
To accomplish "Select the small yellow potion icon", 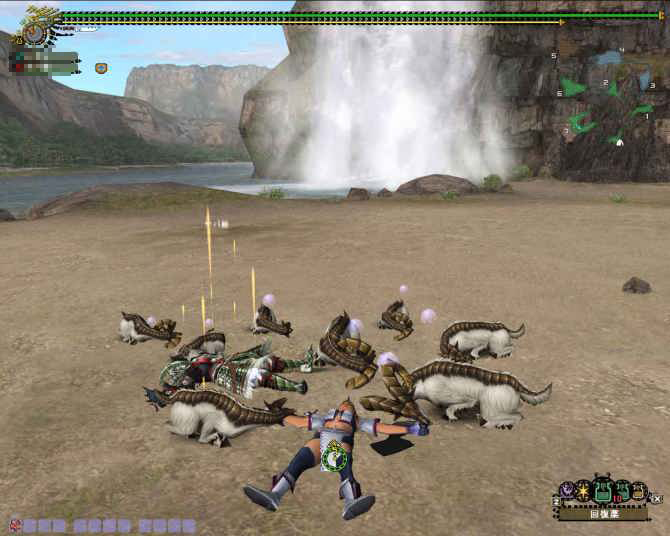I will pyautogui.click(x=638, y=492).
